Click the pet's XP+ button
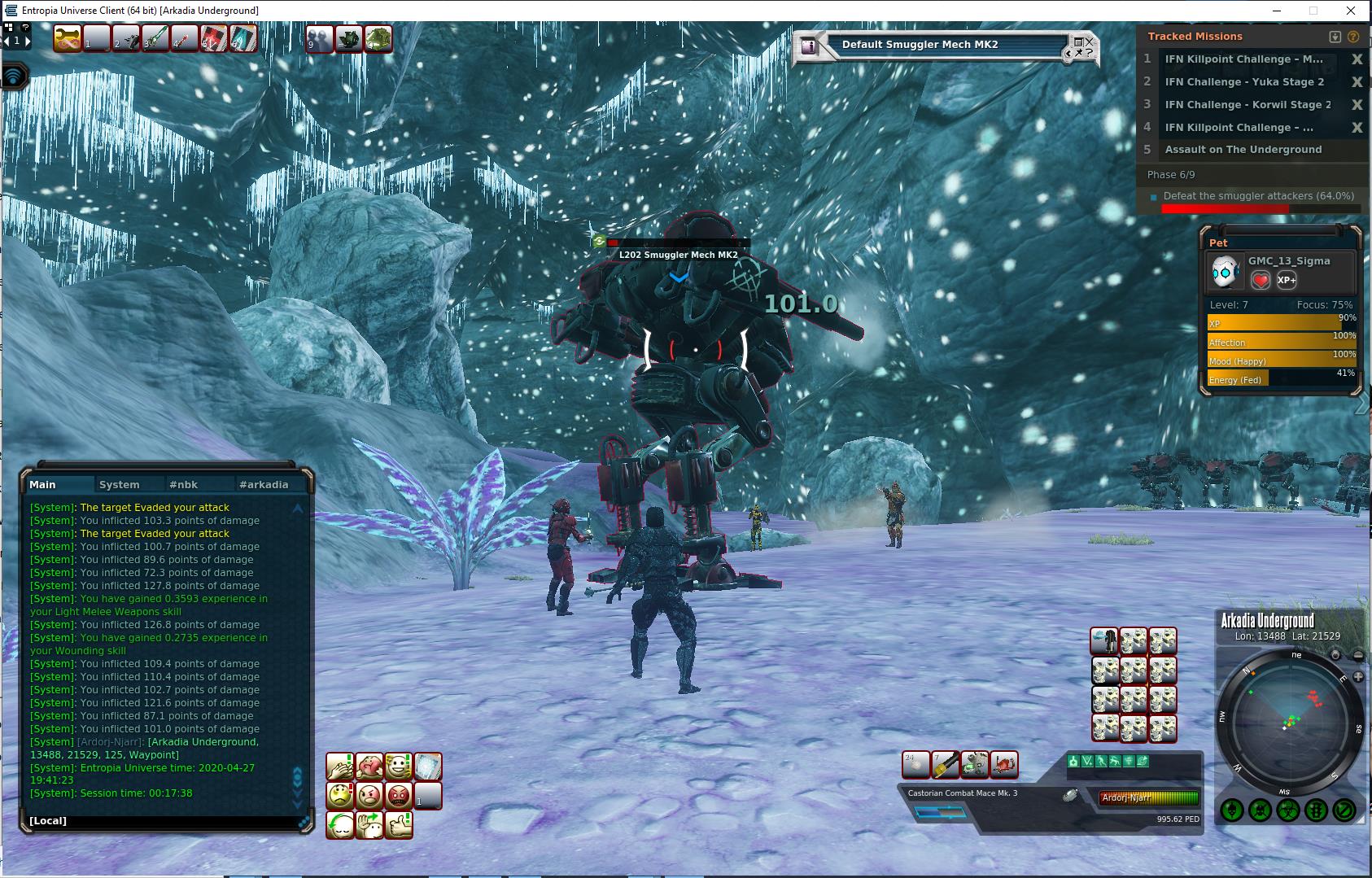 (1287, 280)
